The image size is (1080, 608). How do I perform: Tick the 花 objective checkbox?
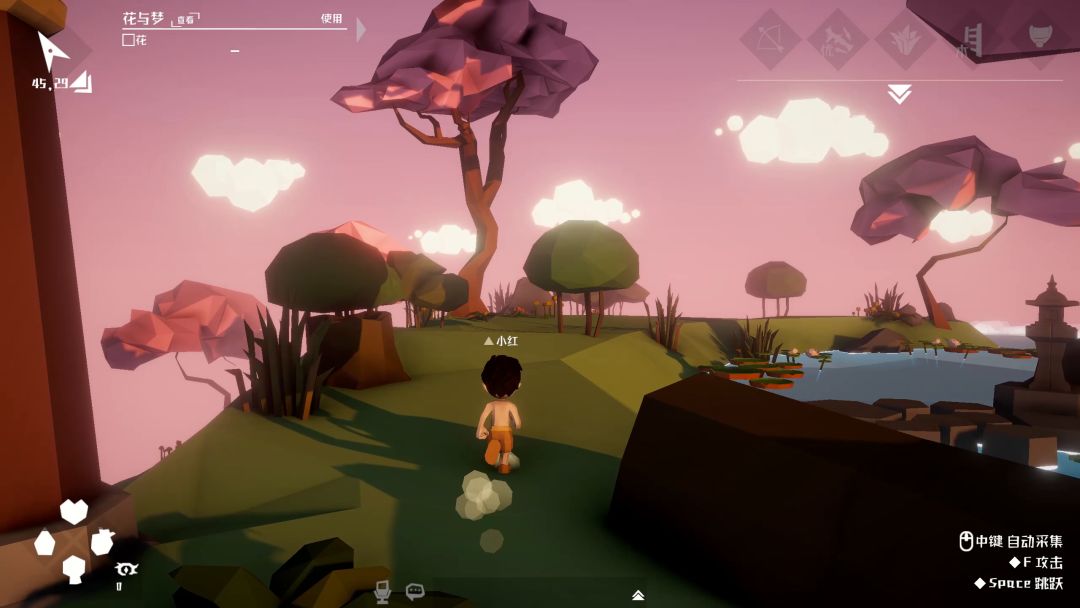click(128, 40)
